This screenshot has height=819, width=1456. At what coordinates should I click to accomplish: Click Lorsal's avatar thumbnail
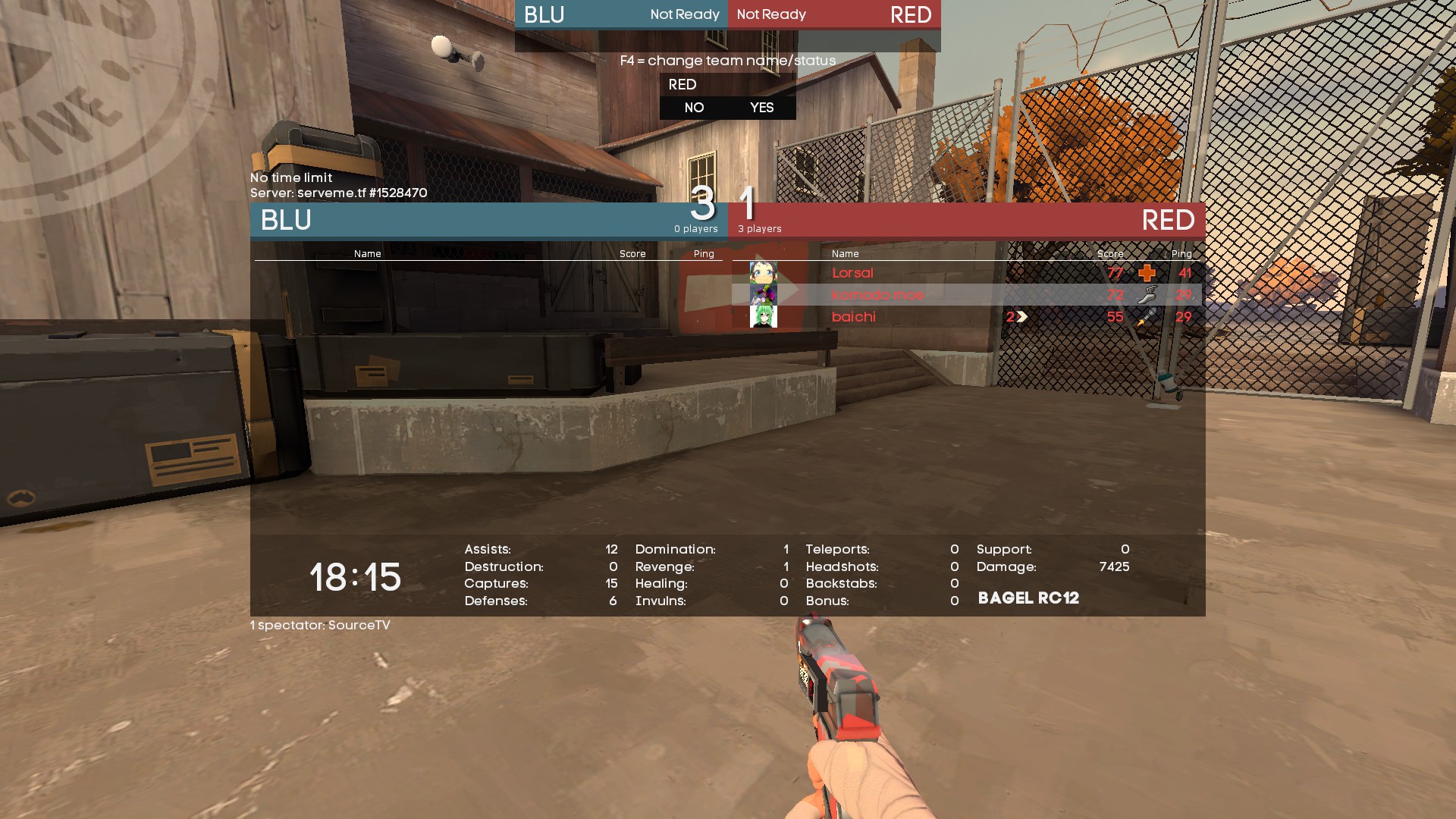pyautogui.click(x=763, y=273)
